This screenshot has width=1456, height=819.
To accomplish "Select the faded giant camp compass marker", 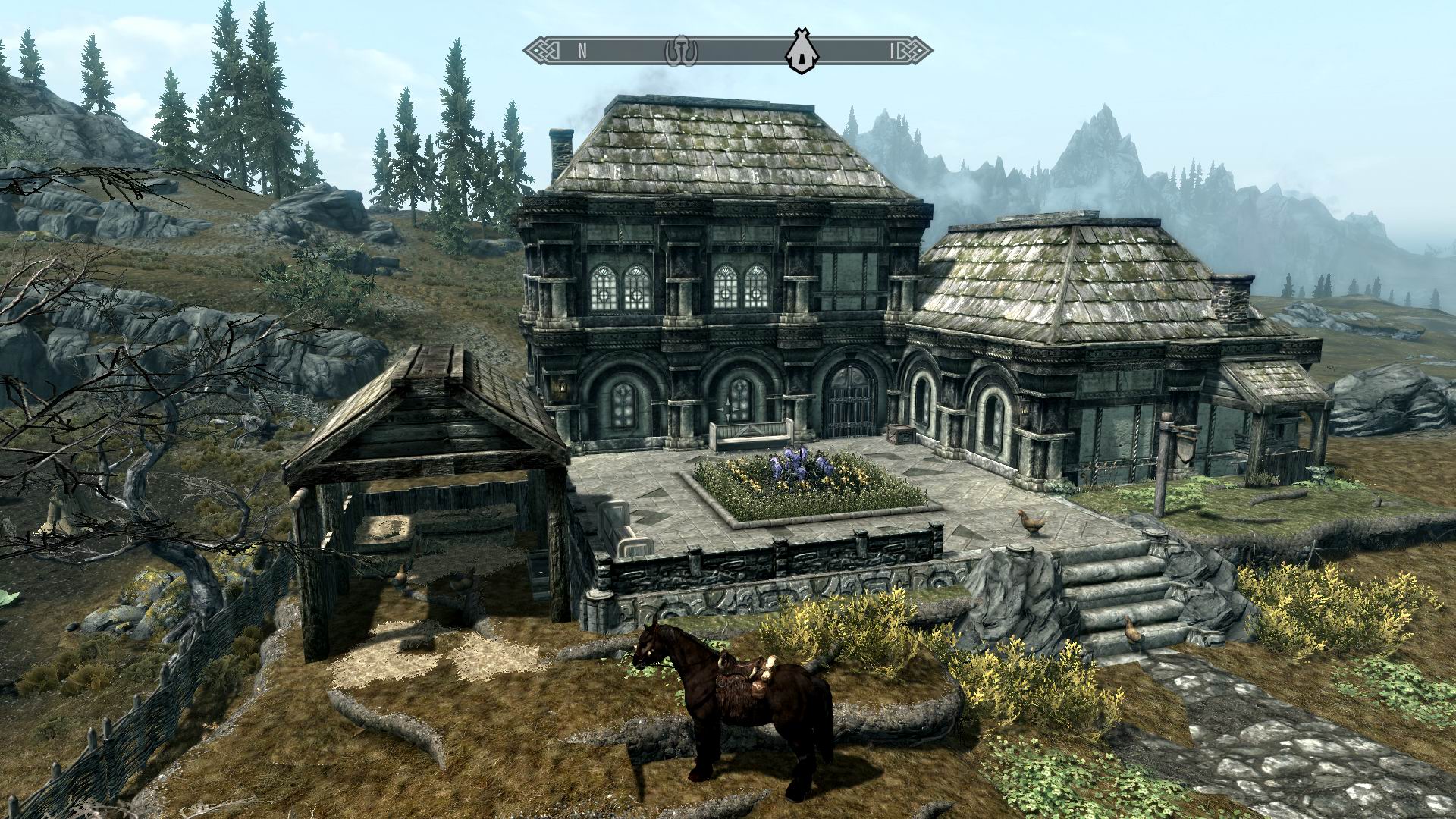I will (680, 51).
